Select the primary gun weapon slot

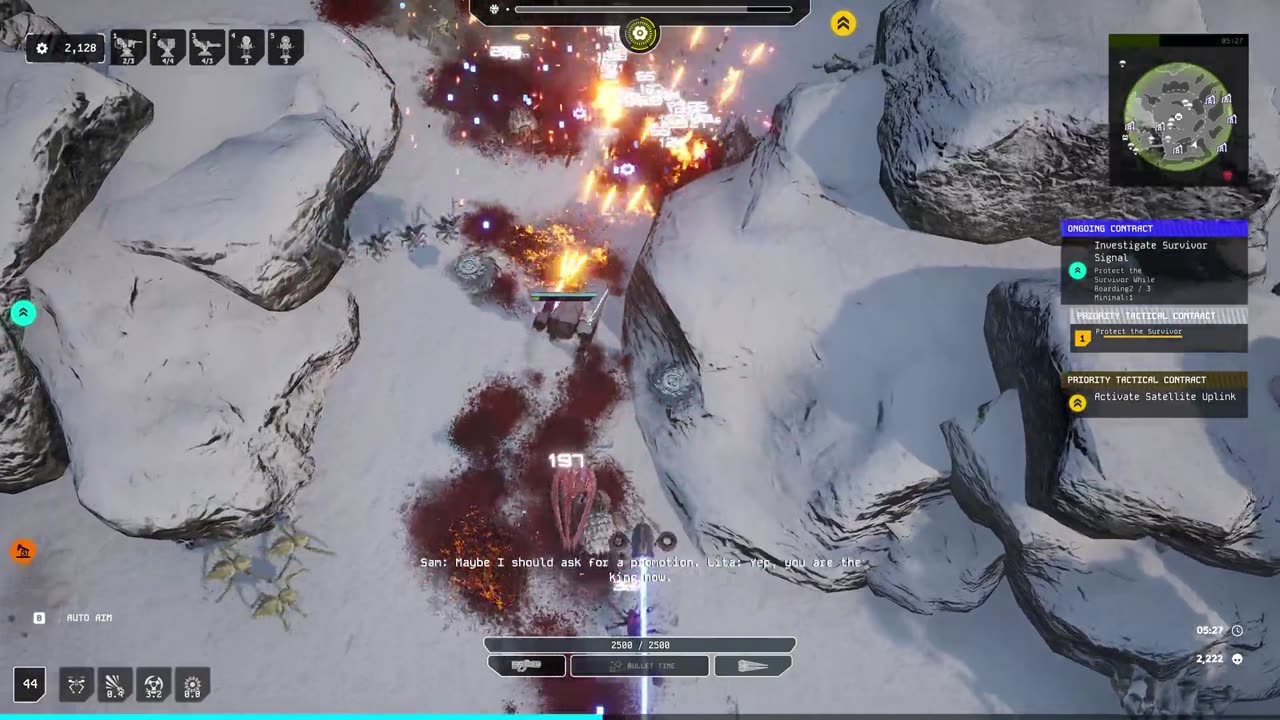(527, 666)
